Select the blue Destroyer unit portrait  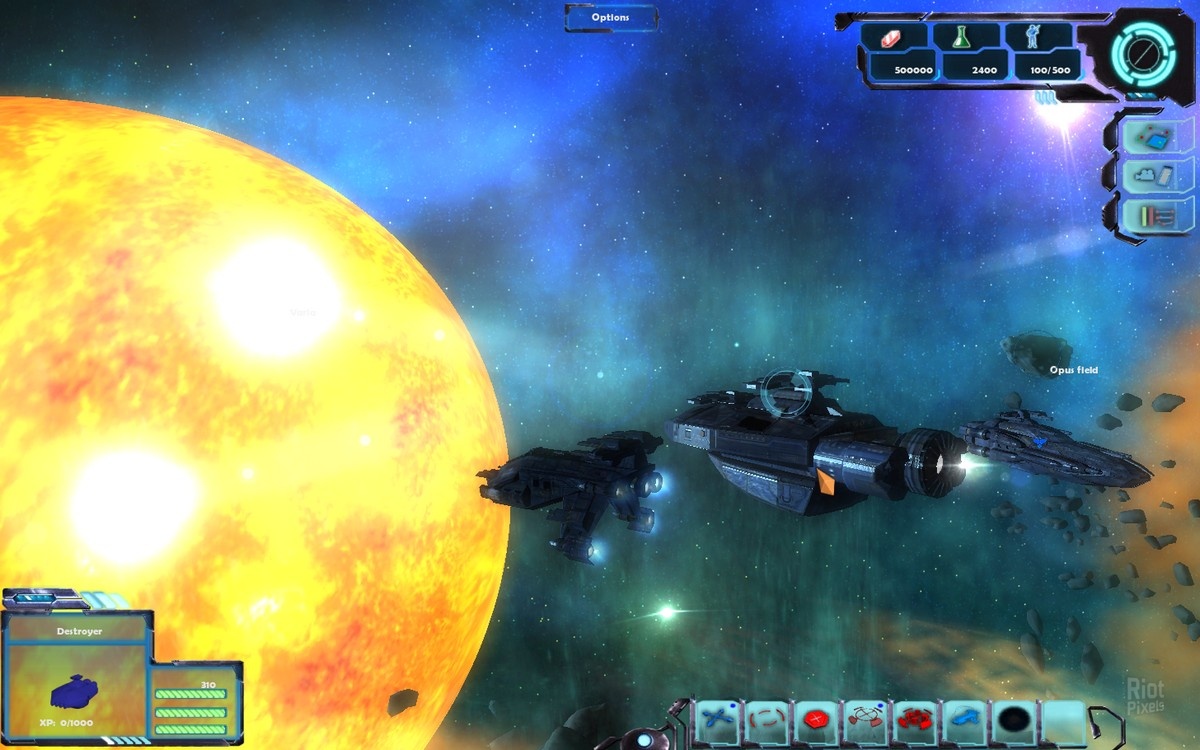(x=77, y=690)
